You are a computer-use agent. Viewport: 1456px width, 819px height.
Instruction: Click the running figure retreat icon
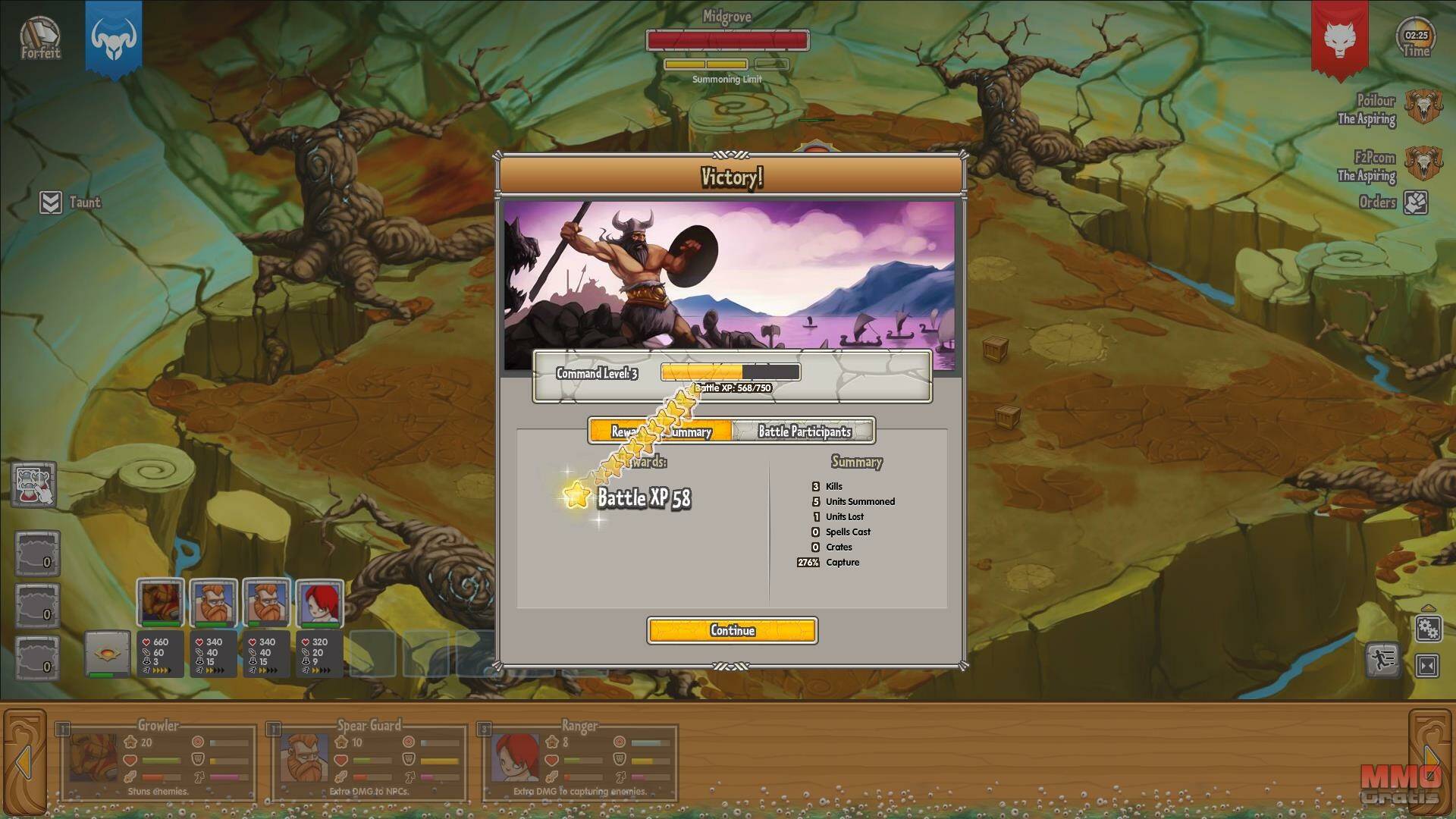pyautogui.click(x=1382, y=661)
